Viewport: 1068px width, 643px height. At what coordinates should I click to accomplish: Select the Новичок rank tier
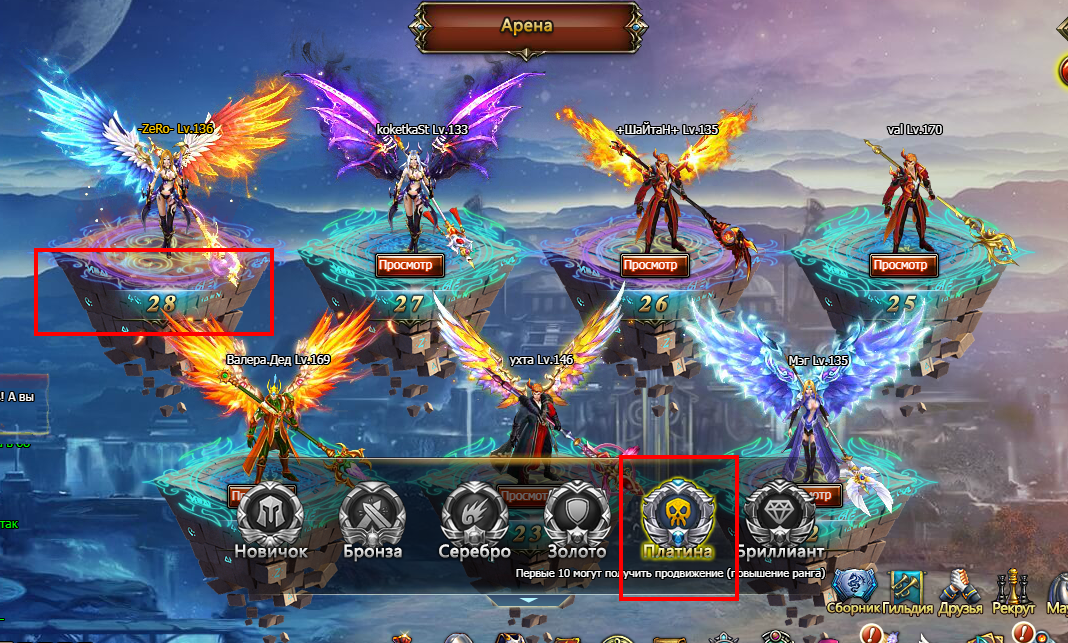point(271,516)
